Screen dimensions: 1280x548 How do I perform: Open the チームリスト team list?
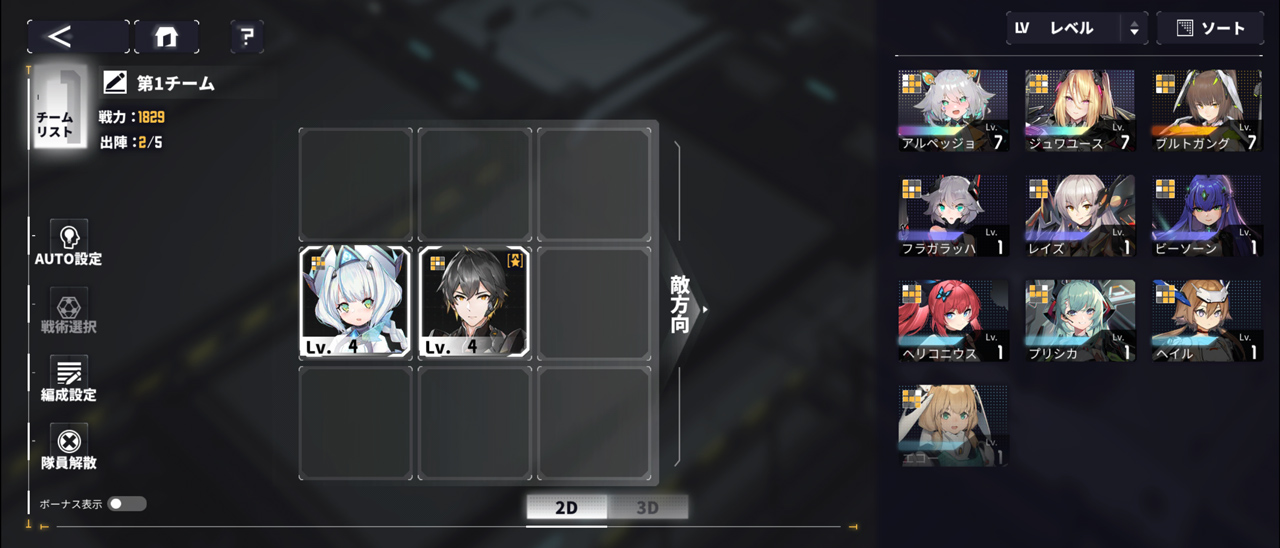[55, 108]
